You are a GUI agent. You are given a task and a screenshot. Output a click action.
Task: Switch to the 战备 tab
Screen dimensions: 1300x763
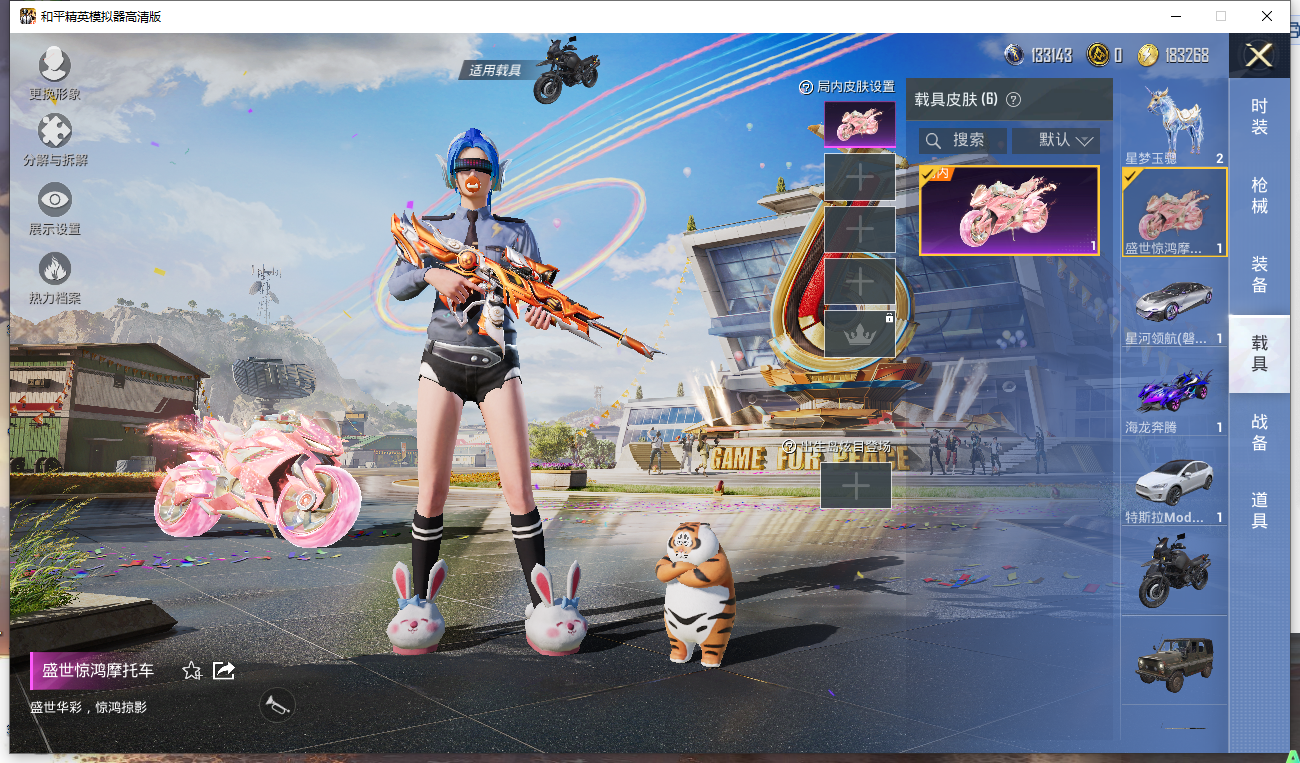click(x=1259, y=432)
